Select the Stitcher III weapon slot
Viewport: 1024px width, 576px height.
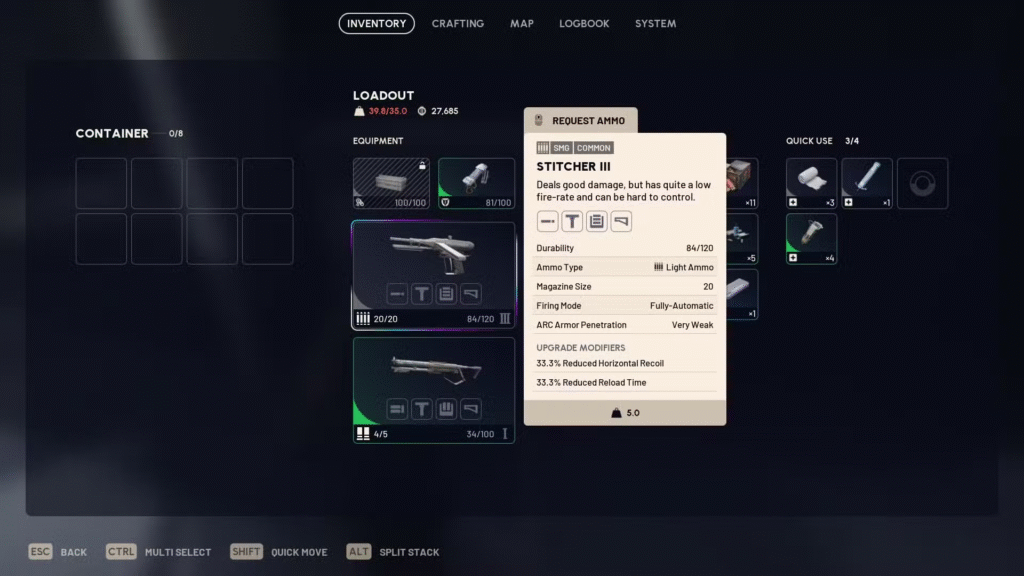[x=433, y=275]
